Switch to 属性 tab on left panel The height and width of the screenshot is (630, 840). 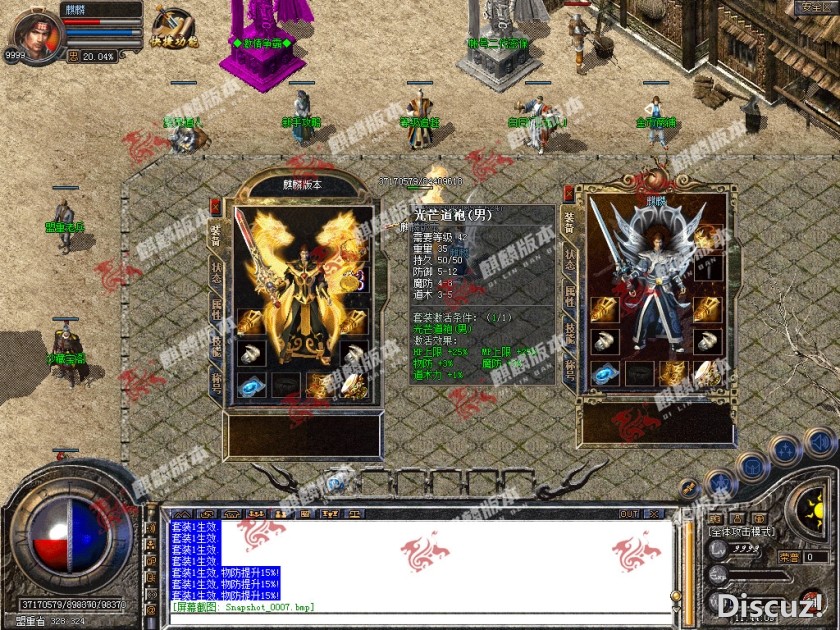point(216,308)
